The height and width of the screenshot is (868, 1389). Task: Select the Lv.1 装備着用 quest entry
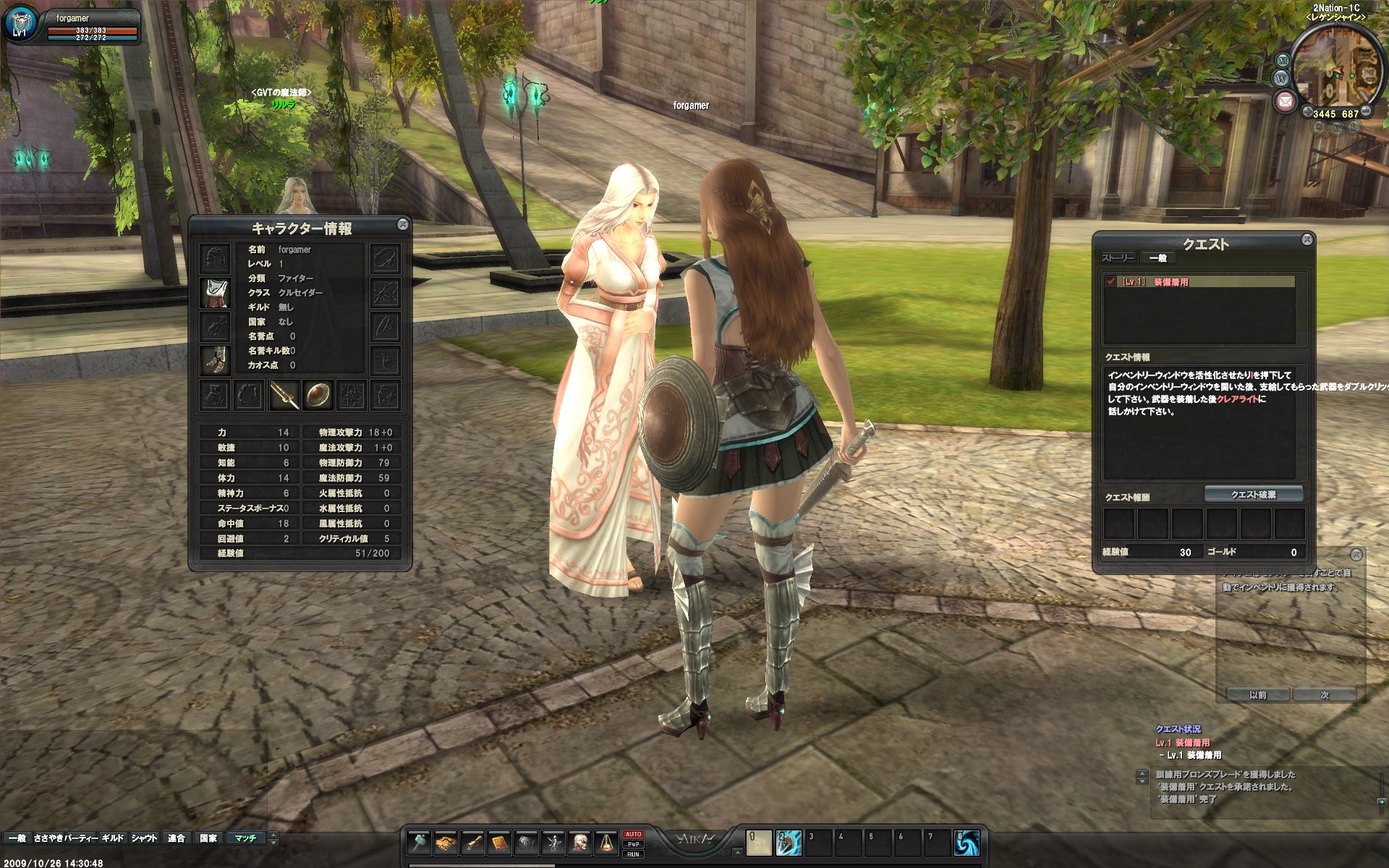[x=1171, y=282]
